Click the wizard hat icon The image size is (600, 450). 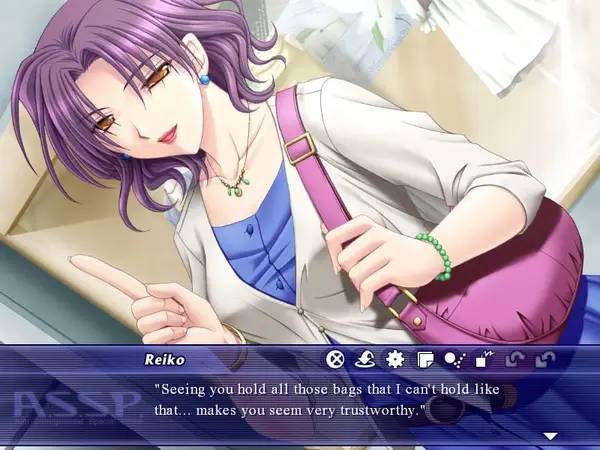(x=366, y=359)
